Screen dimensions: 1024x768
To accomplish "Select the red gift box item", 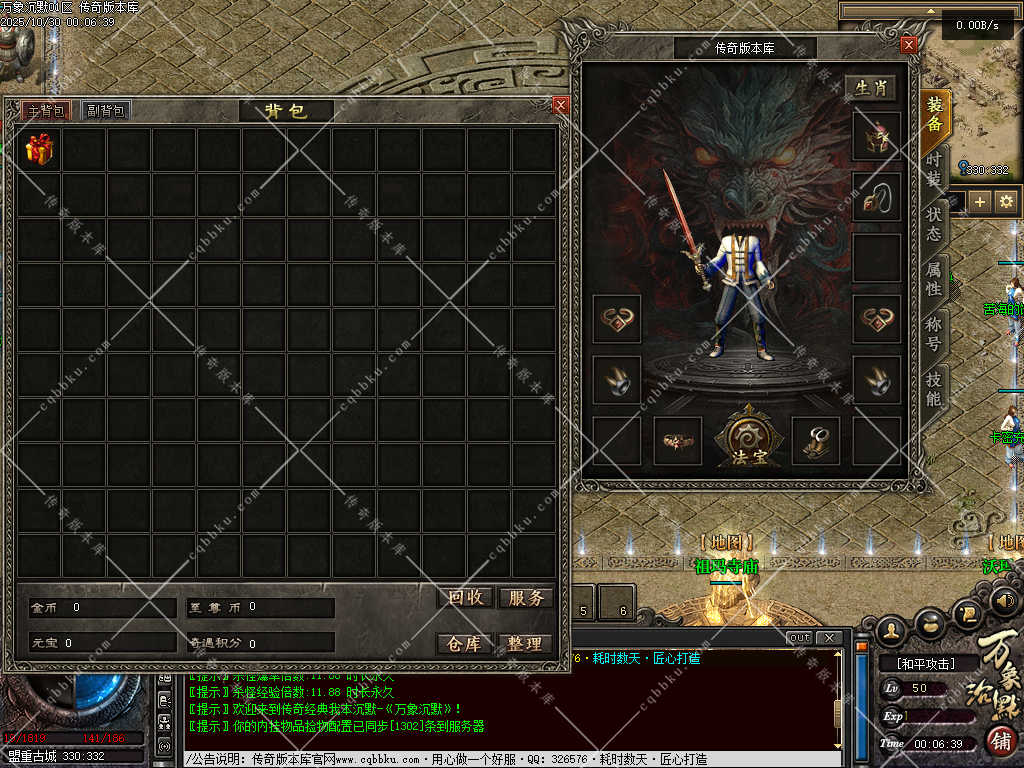I will click(x=40, y=150).
